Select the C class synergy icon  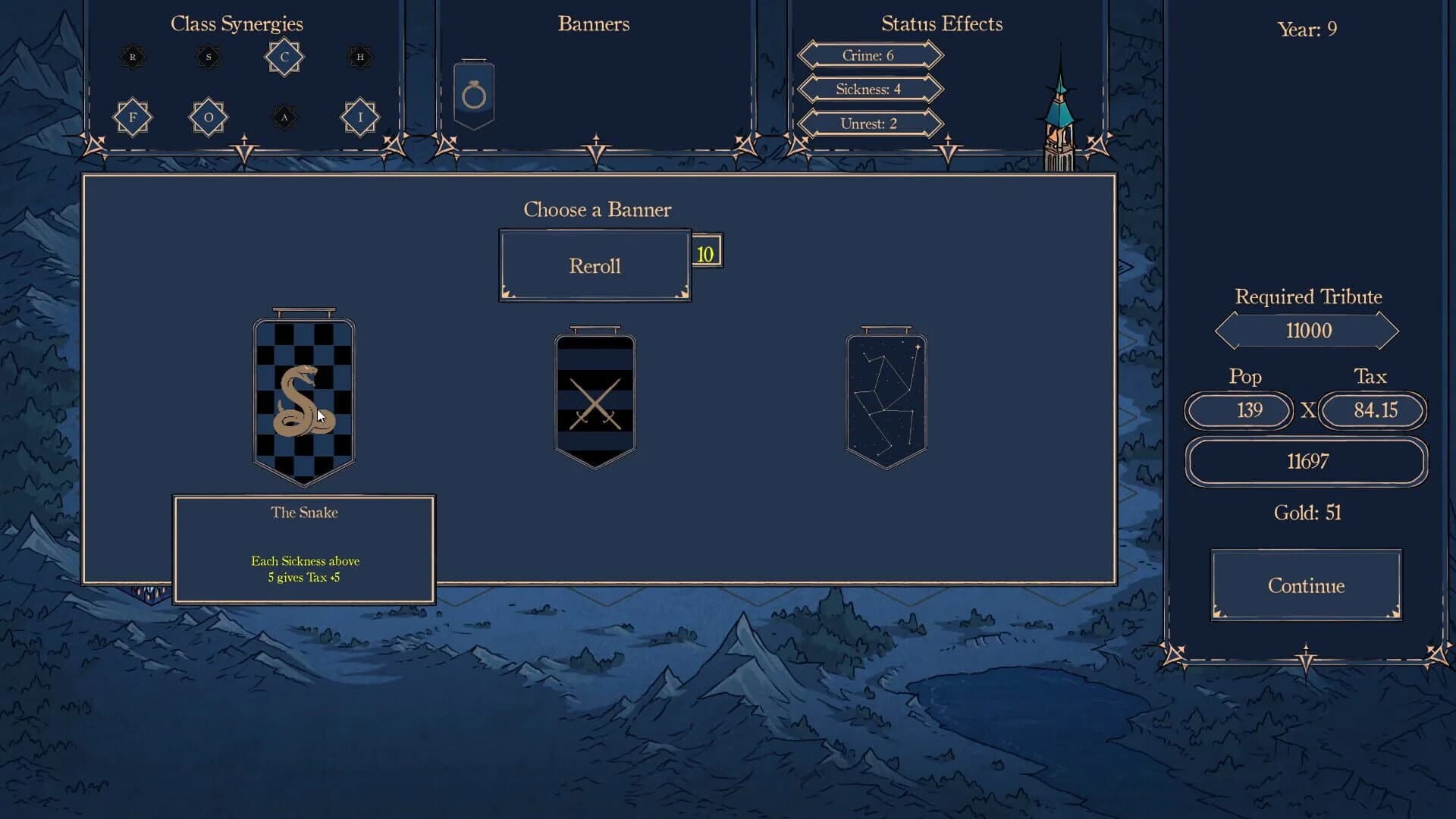[x=284, y=57]
